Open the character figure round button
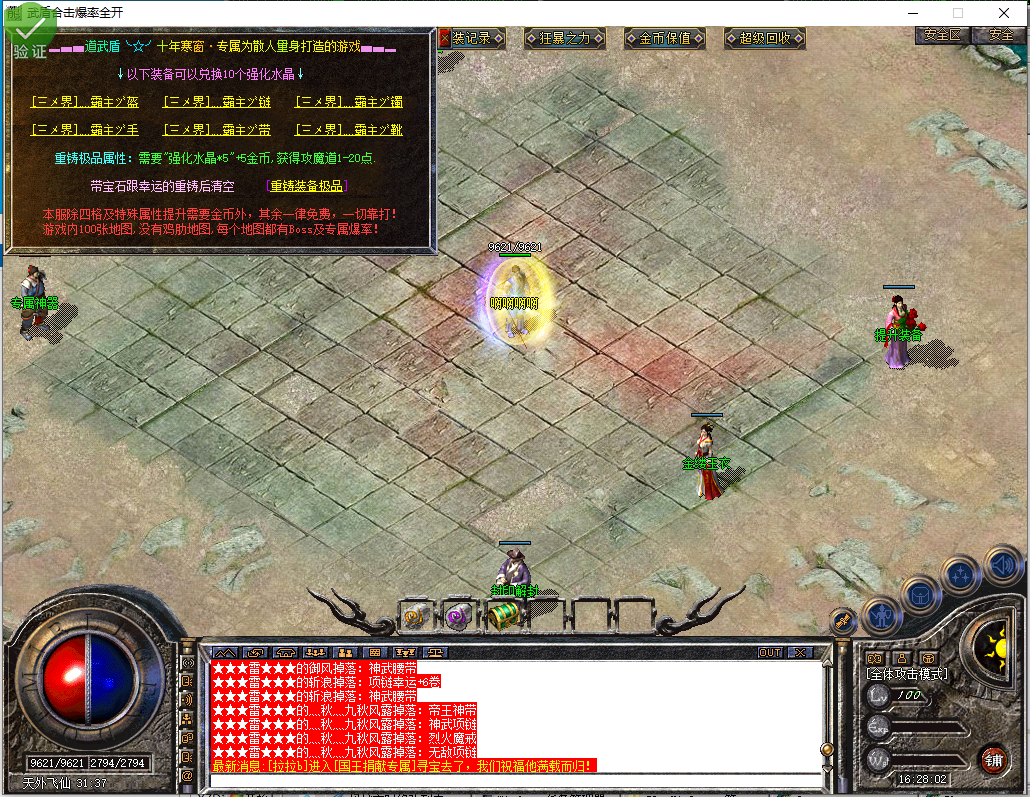This screenshot has height=797, width=1030. click(882, 616)
